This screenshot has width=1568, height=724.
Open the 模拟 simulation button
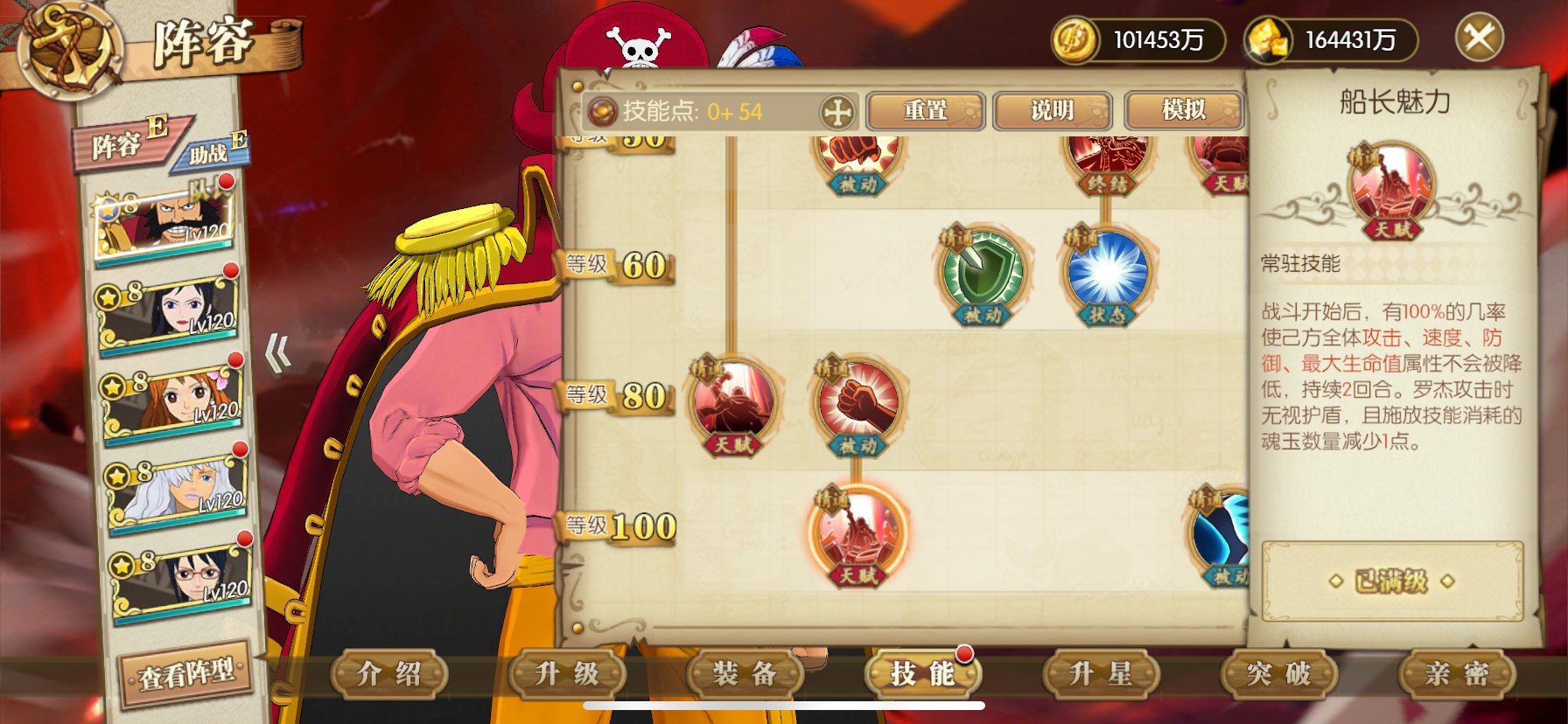pos(1183,111)
